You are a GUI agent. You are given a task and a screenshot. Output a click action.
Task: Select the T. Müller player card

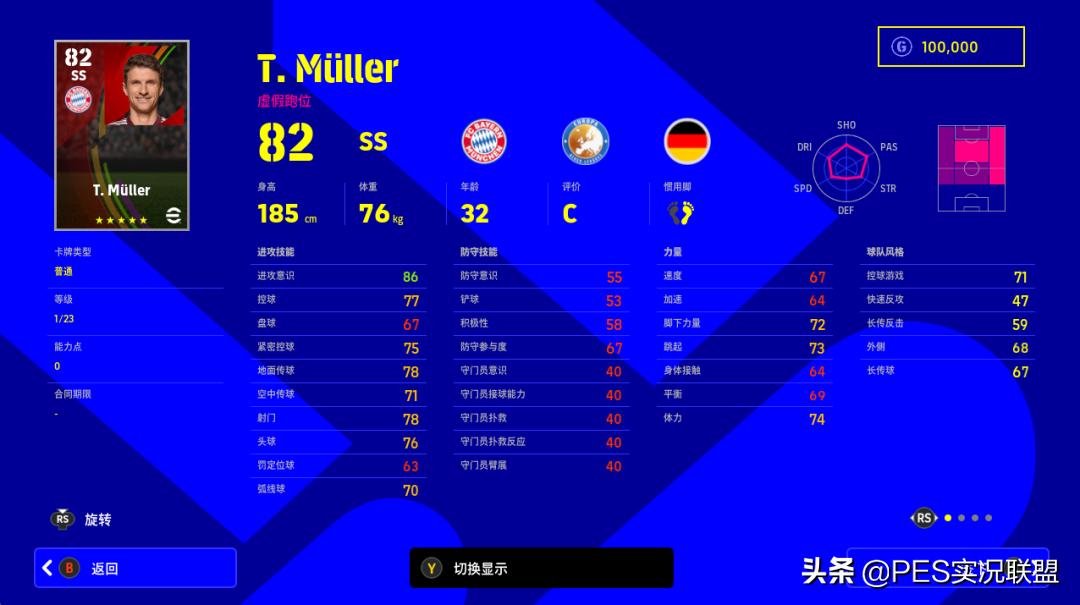pos(122,136)
